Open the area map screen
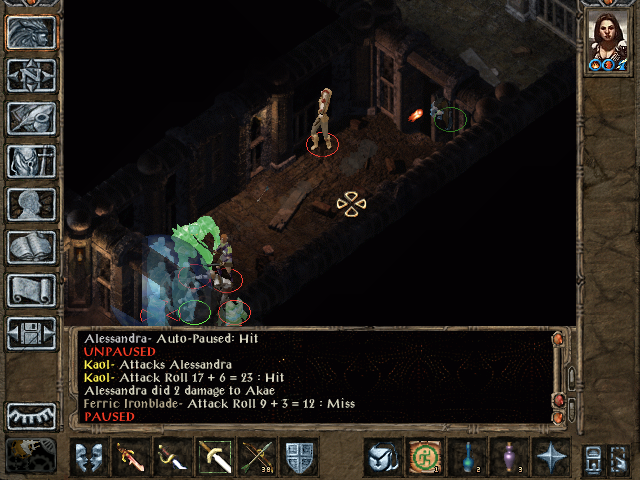 31,75
